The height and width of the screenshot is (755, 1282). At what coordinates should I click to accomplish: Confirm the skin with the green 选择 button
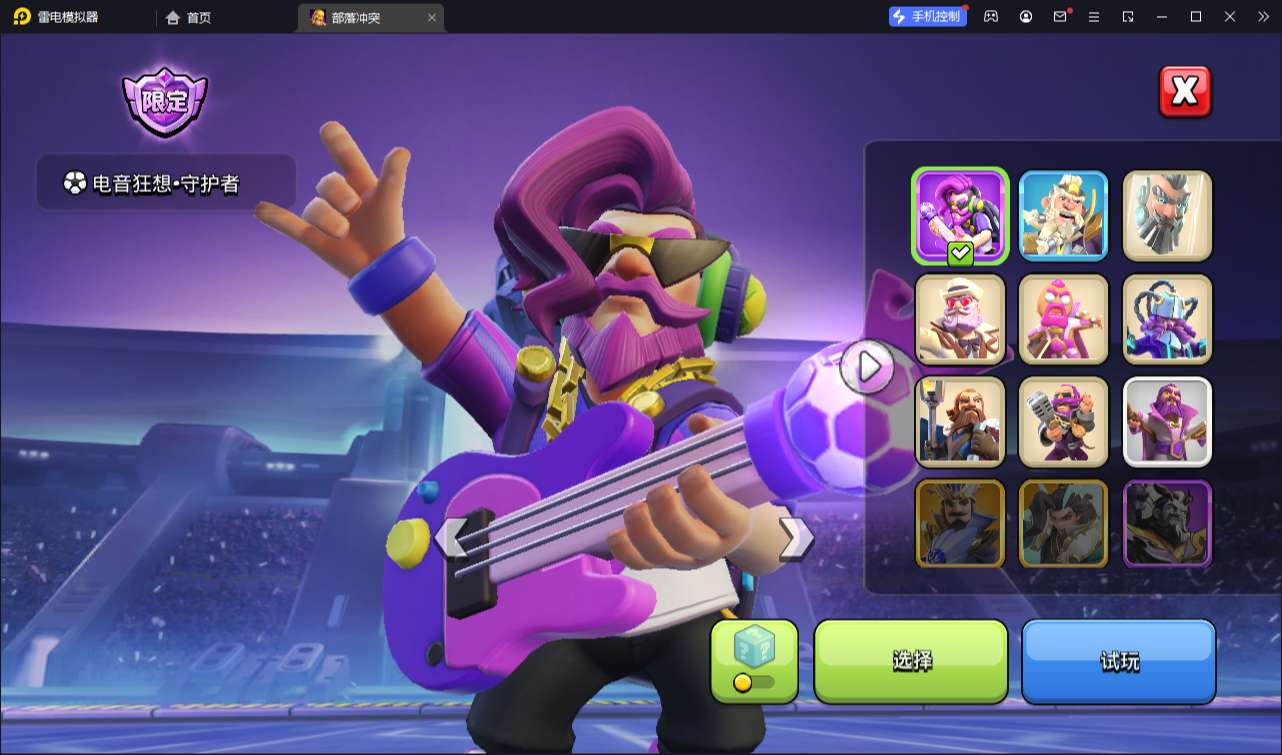[x=911, y=661]
